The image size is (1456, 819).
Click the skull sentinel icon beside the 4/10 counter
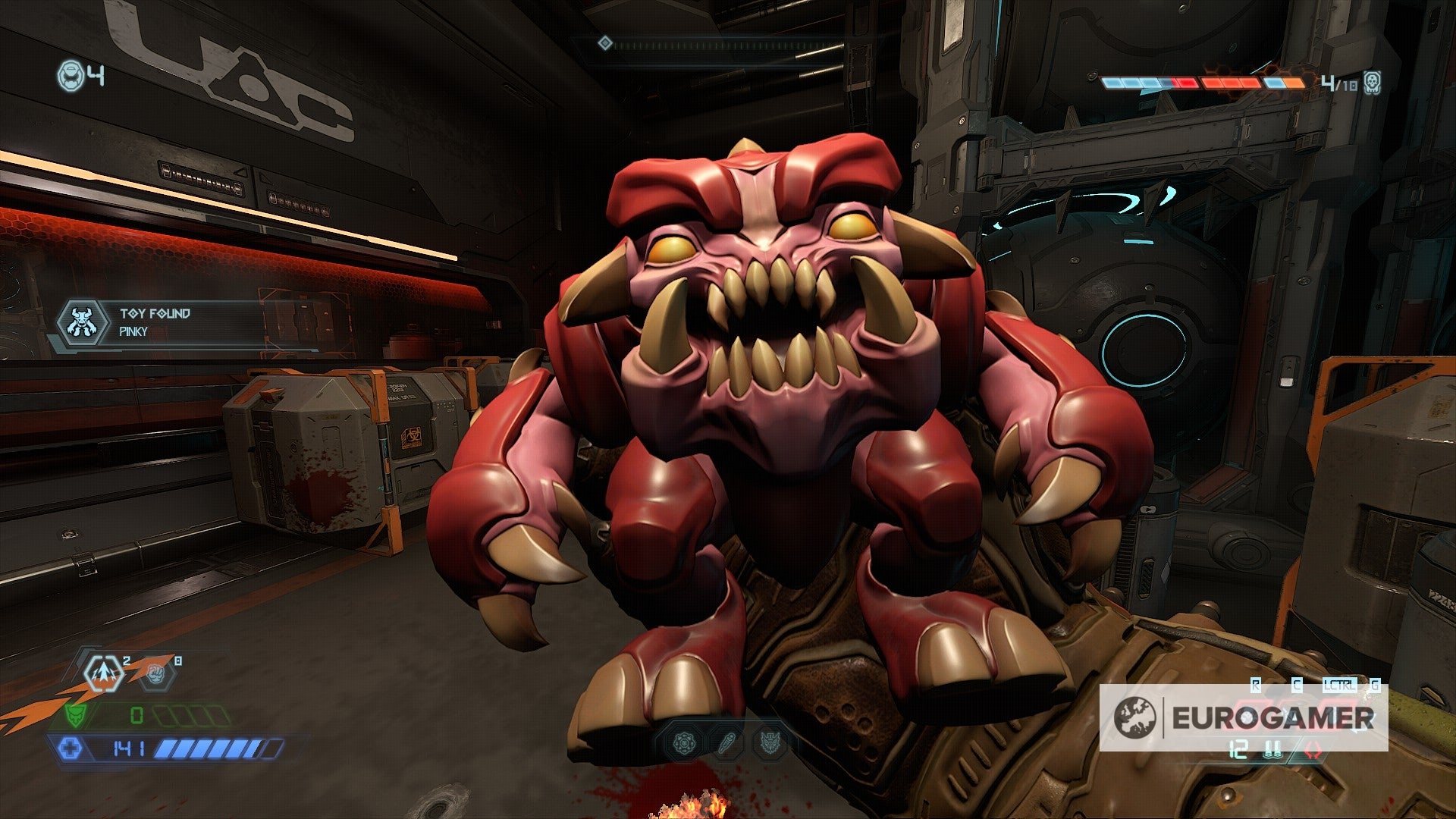[1372, 85]
